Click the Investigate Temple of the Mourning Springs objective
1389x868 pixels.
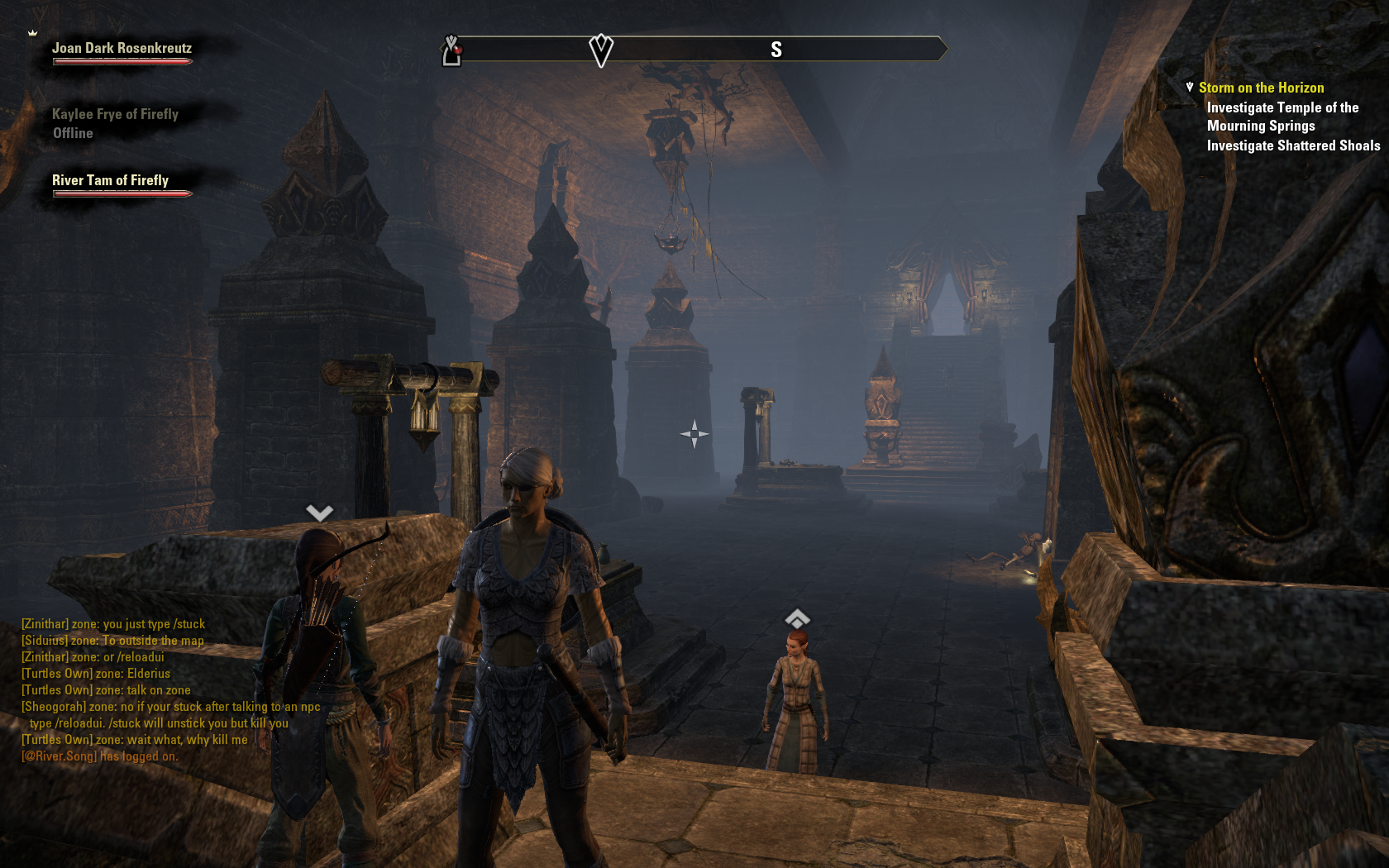[1282, 117]
